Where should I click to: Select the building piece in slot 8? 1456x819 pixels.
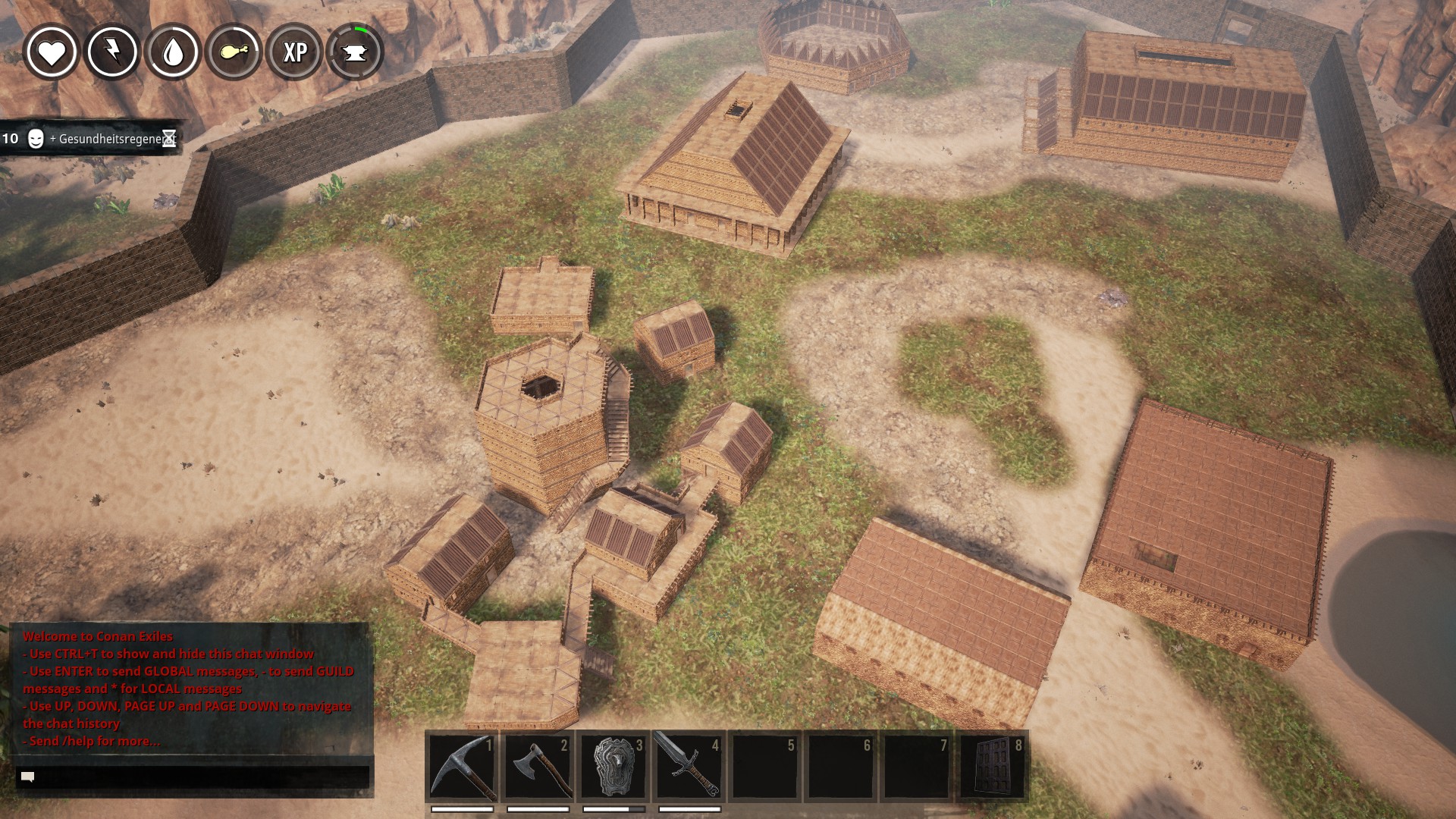992,767
